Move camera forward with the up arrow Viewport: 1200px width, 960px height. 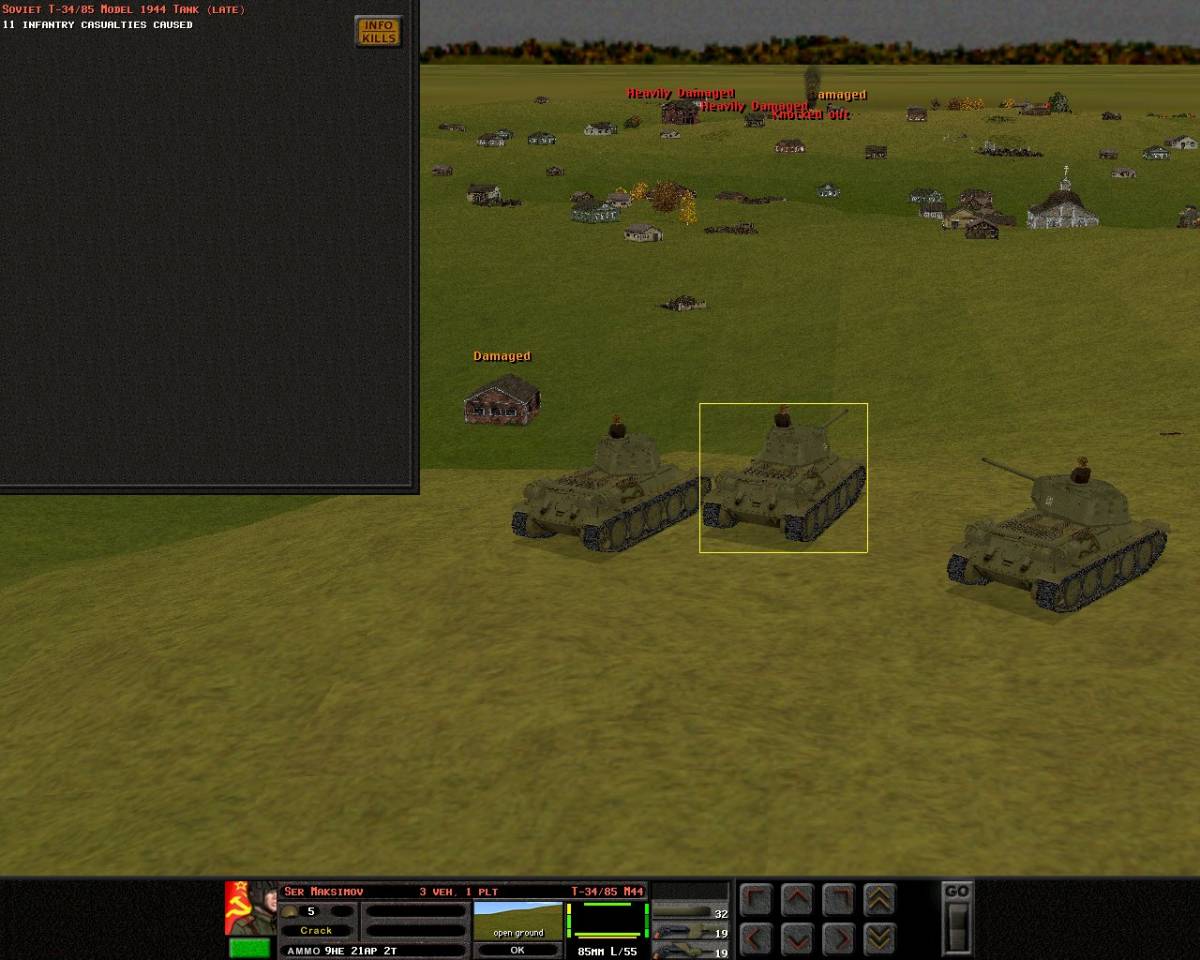[797, 900]
